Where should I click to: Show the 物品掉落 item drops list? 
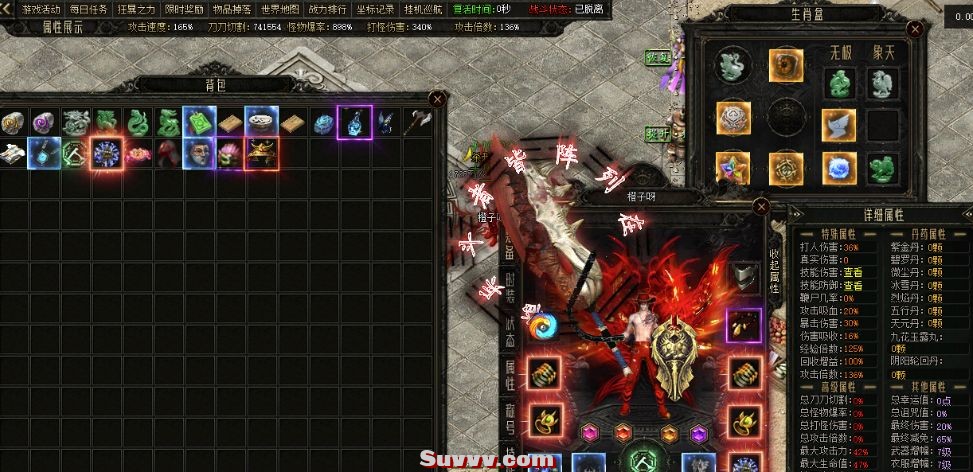coord(228,9)
